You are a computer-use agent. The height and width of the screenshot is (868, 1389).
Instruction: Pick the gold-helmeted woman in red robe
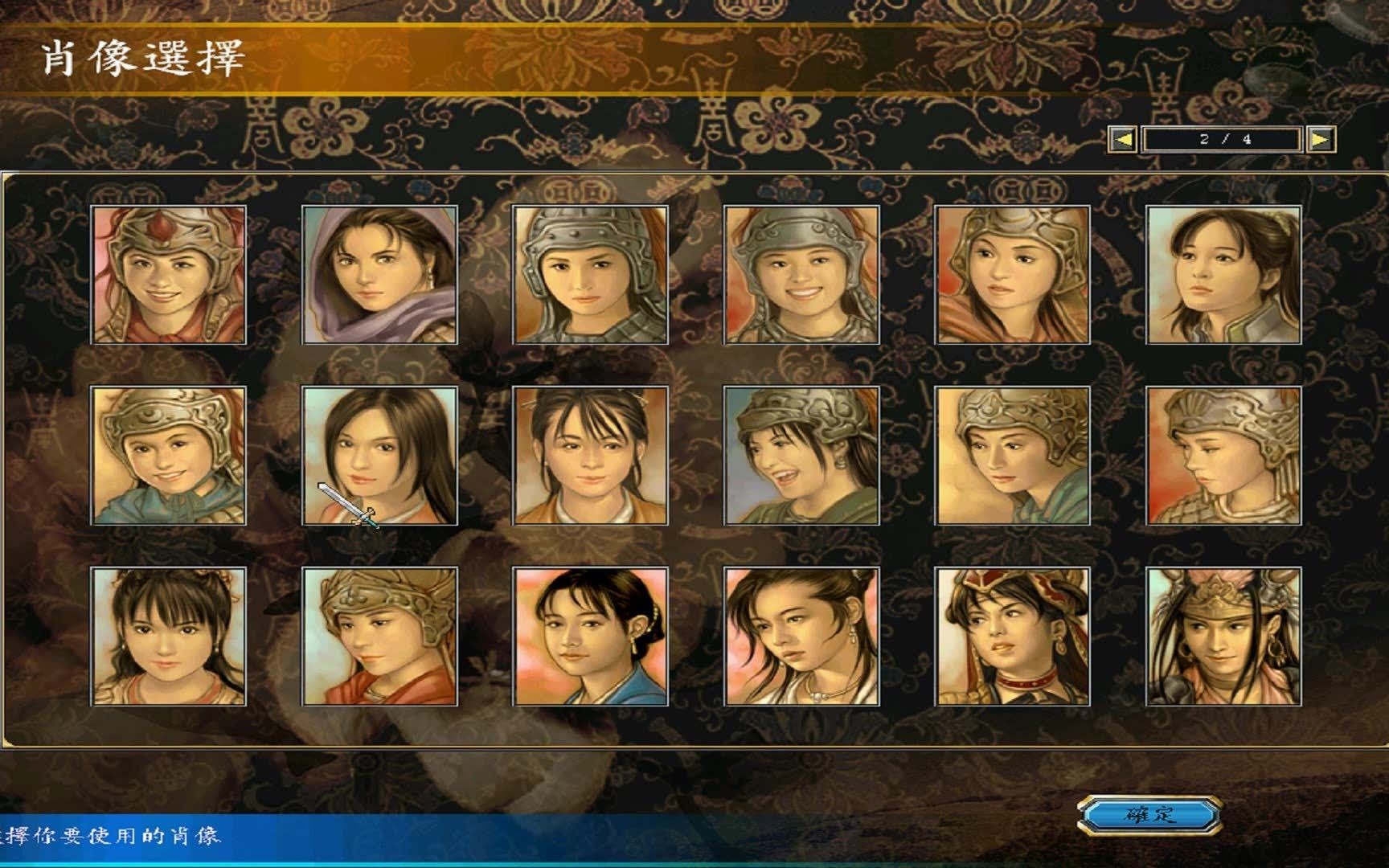point(379,637)
